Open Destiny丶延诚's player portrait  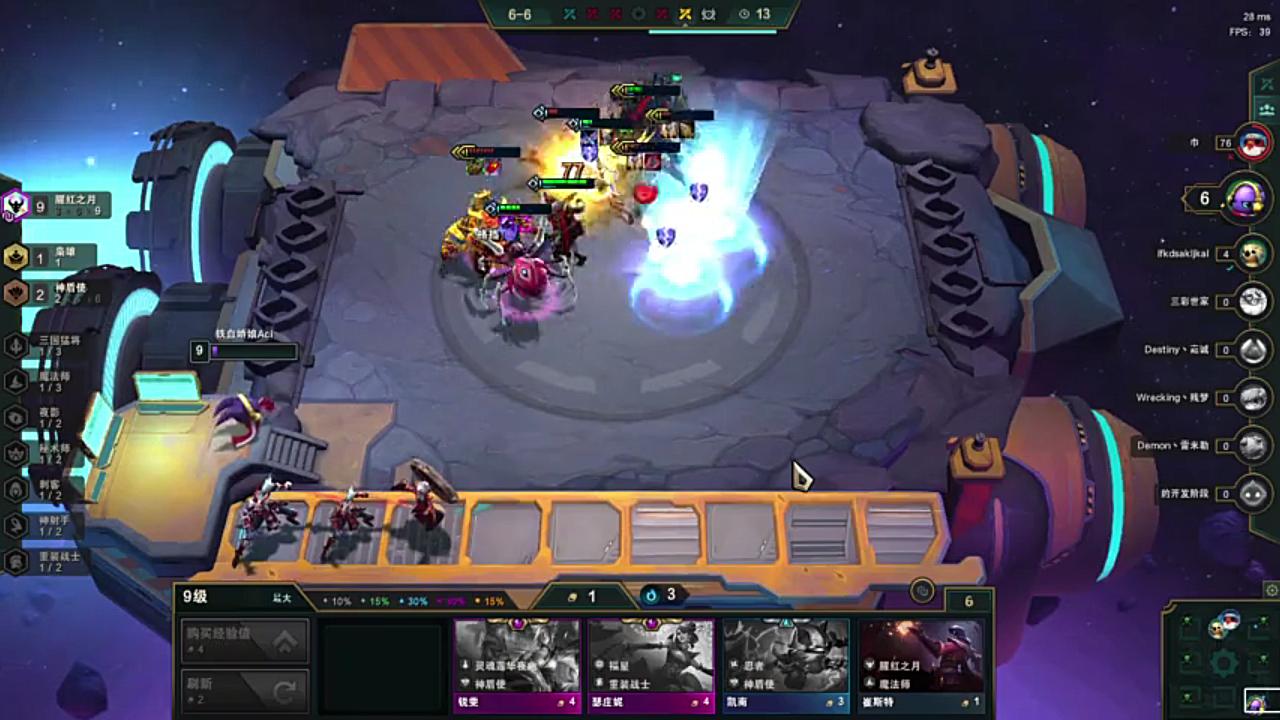[1252, 349]
